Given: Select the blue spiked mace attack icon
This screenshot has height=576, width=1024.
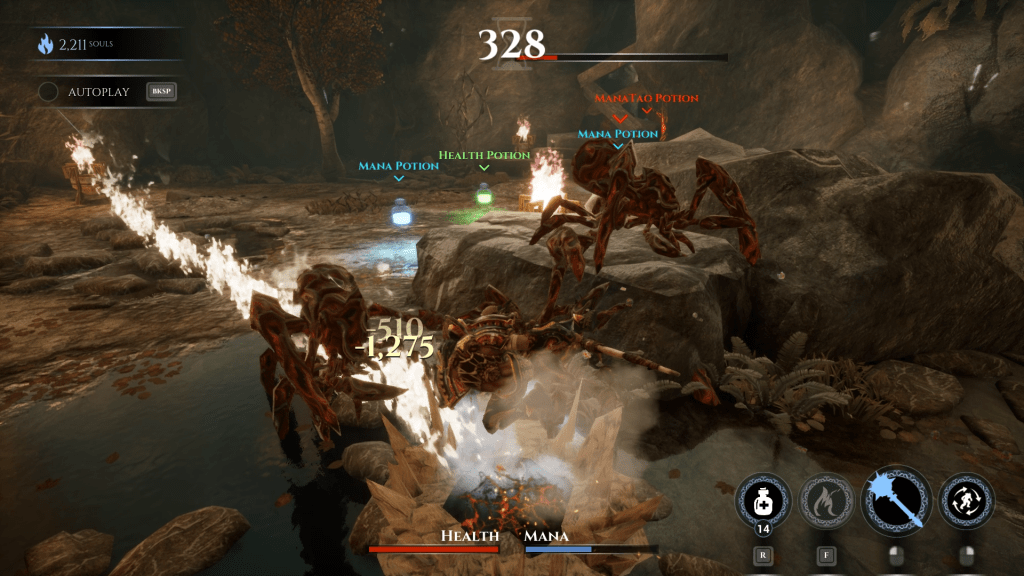Looking at the screenshot, I should pyautogui.click(x=896, y=499).
